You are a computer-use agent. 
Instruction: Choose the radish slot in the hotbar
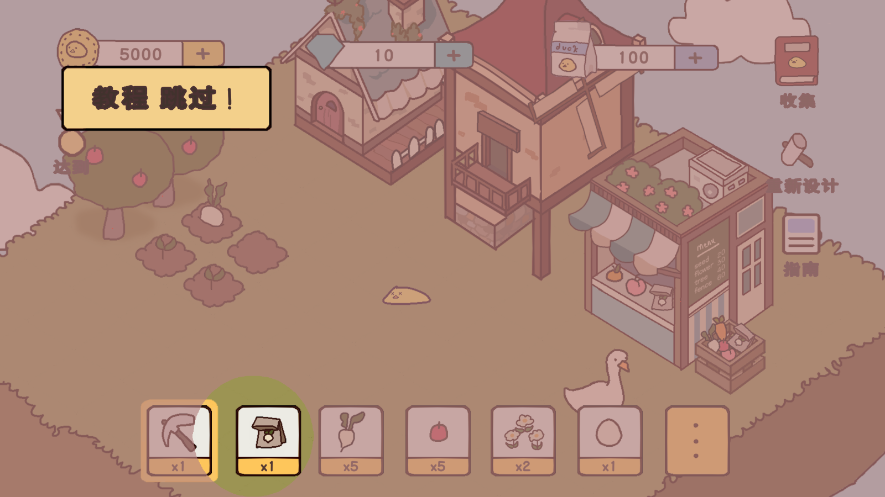coord(351,439)
